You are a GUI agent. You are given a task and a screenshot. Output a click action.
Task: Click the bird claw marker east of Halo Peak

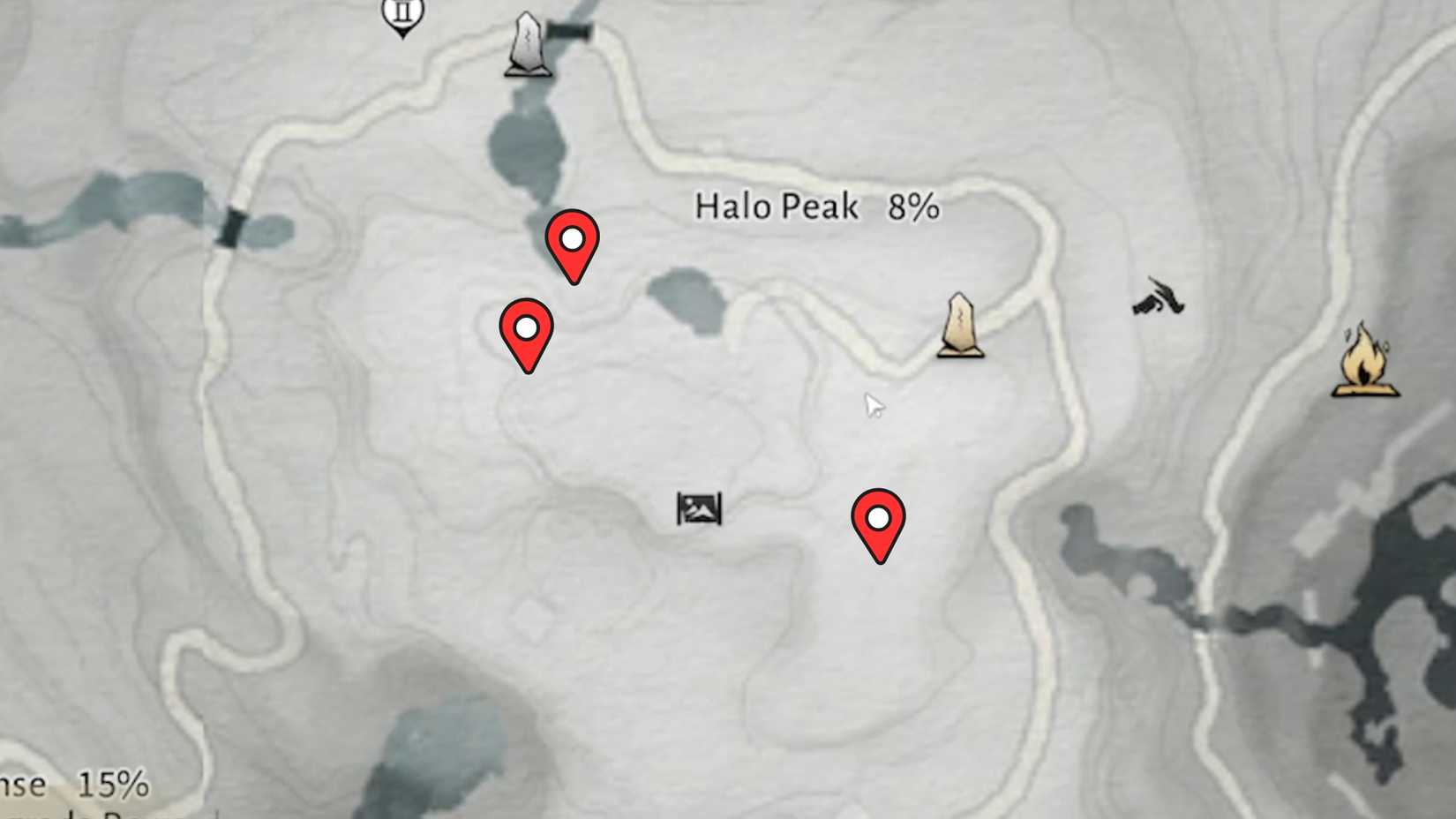pos(1158,300)
